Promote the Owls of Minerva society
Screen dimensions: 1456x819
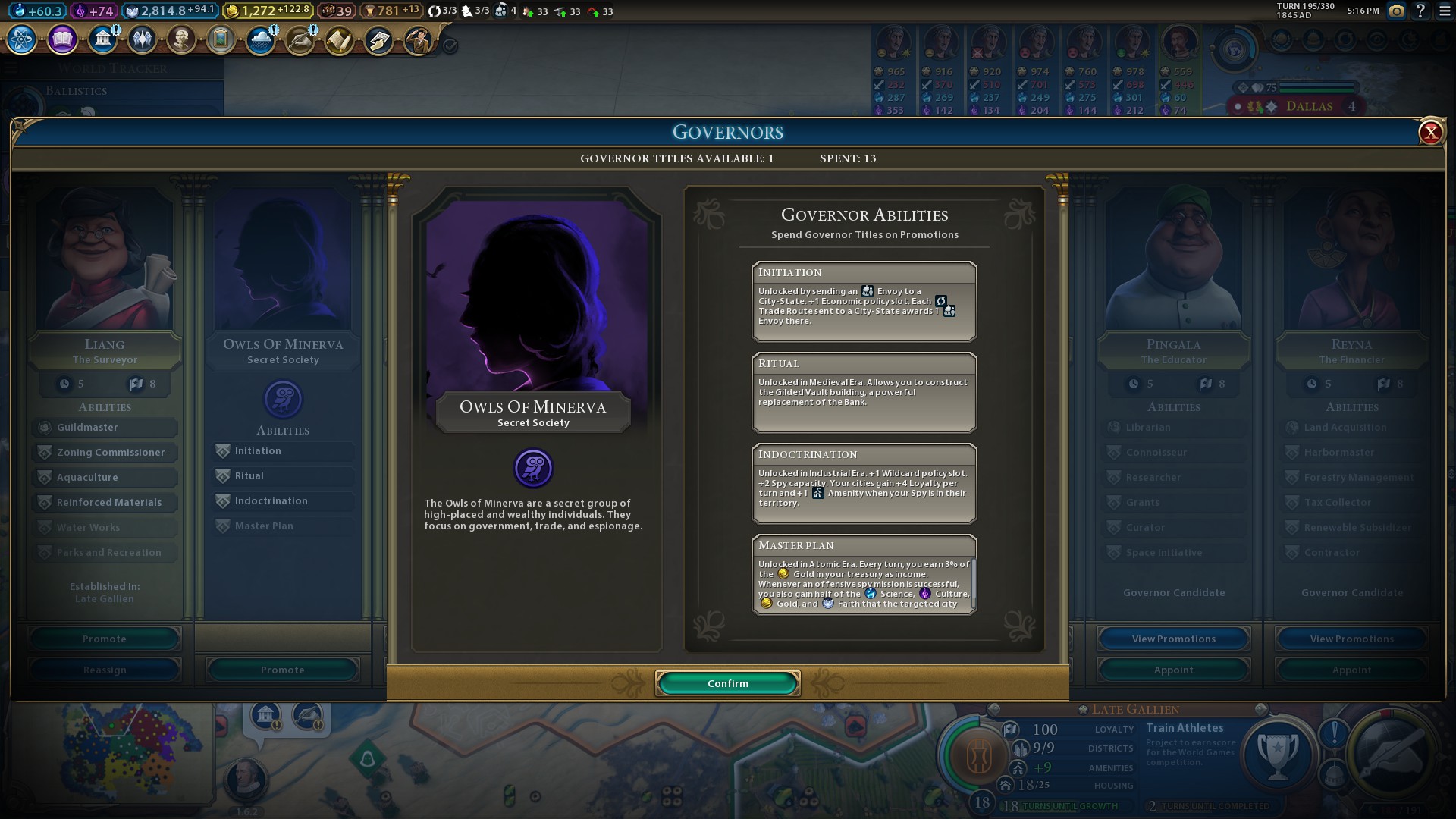point(282,670)
